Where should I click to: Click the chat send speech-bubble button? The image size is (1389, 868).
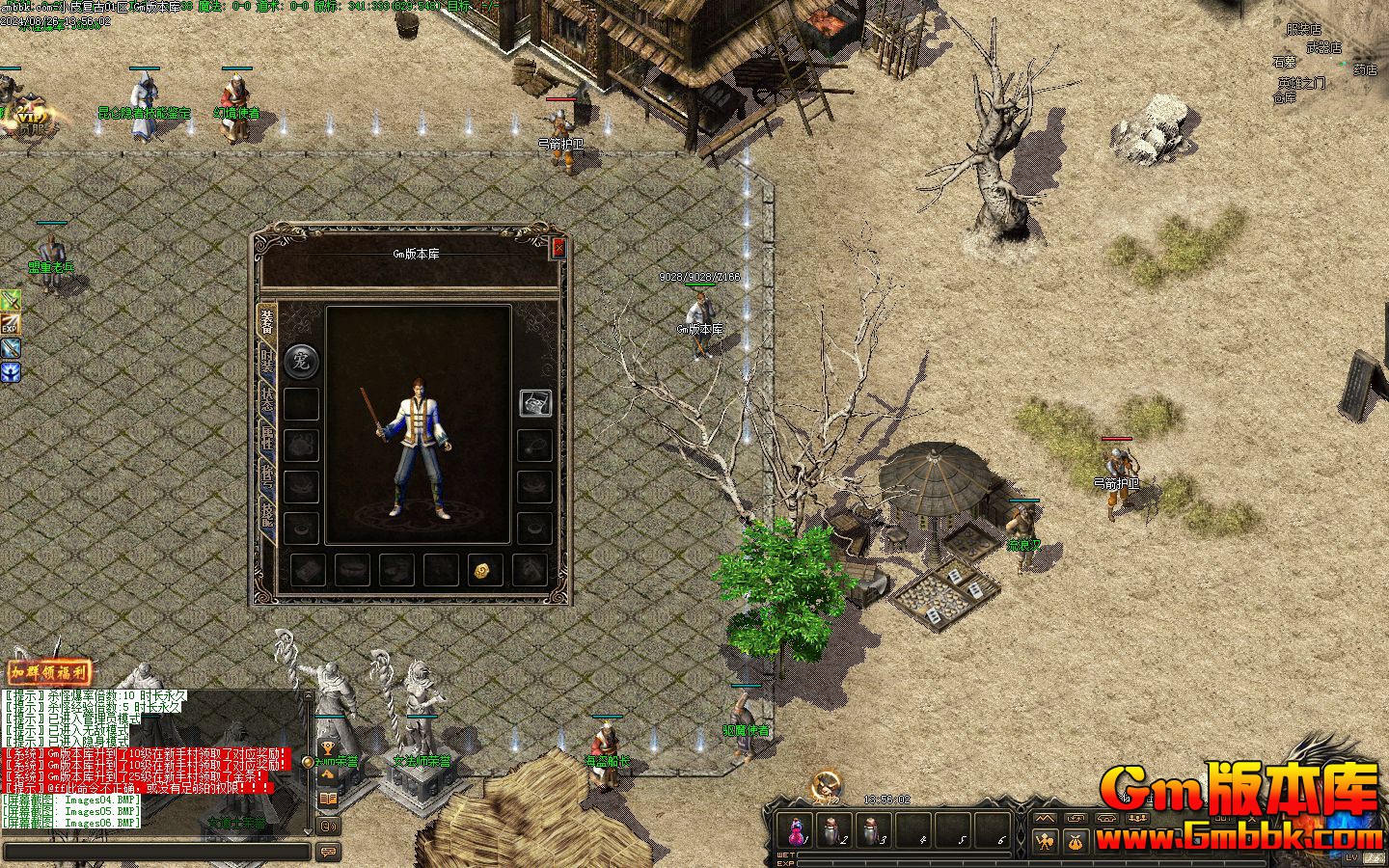[x=328, y=852]
